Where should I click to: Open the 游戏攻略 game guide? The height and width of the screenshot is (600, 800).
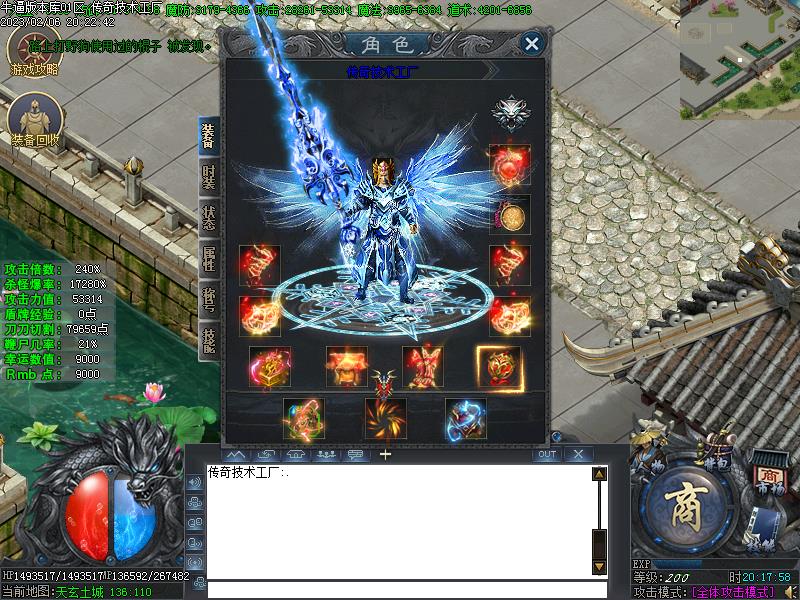point(34,51)
